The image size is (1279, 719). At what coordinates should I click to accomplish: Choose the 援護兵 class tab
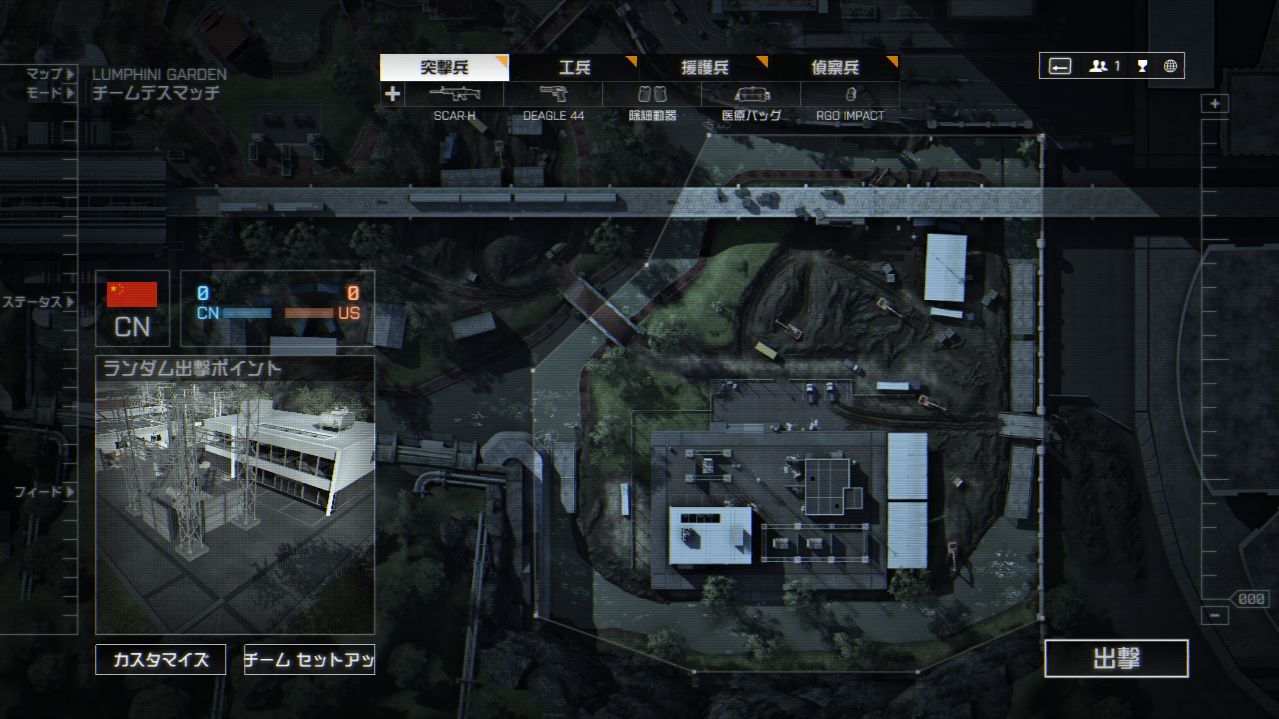tap(704, 68)
